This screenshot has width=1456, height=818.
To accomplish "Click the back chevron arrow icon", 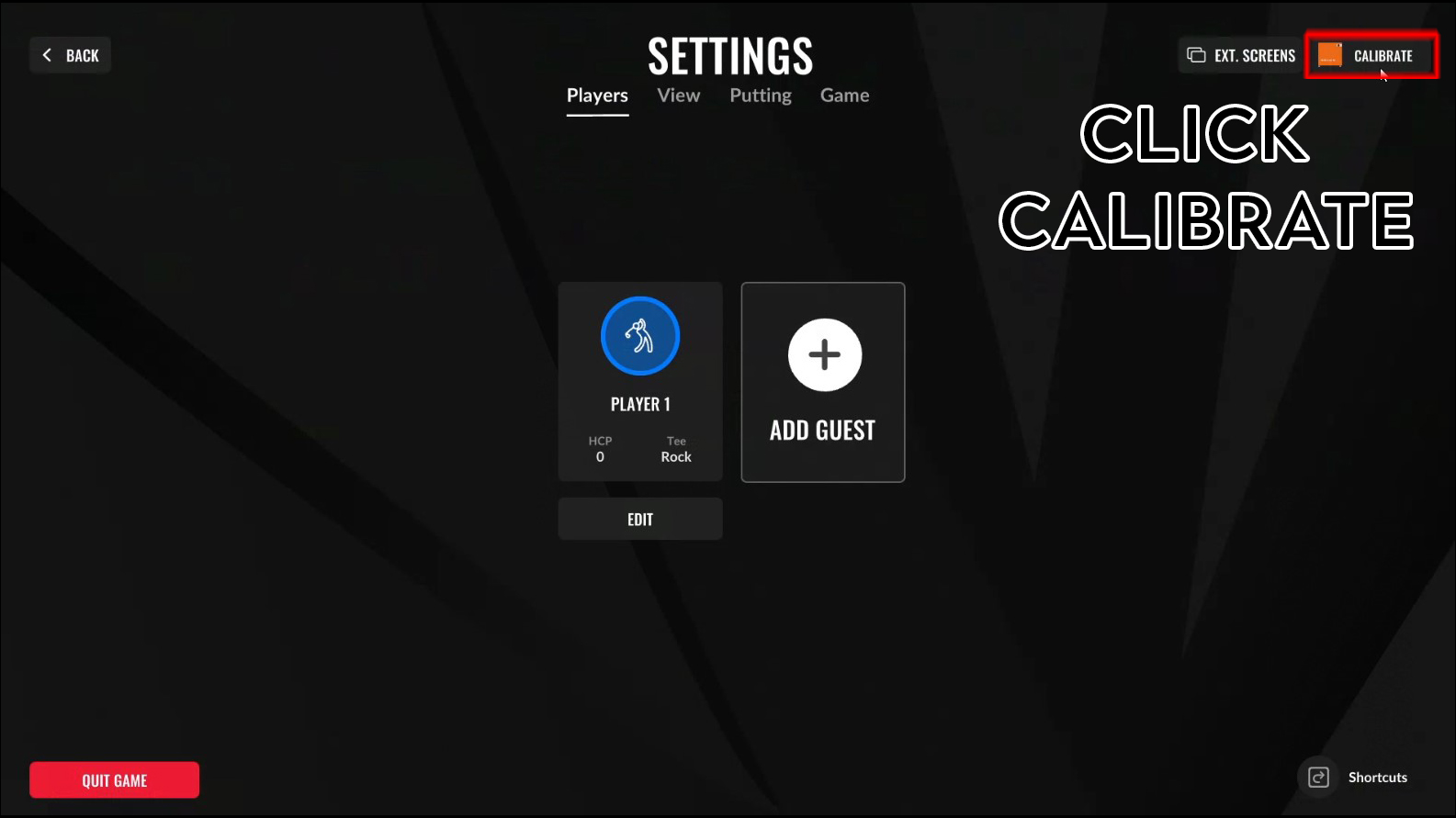I will coord(46,54).
